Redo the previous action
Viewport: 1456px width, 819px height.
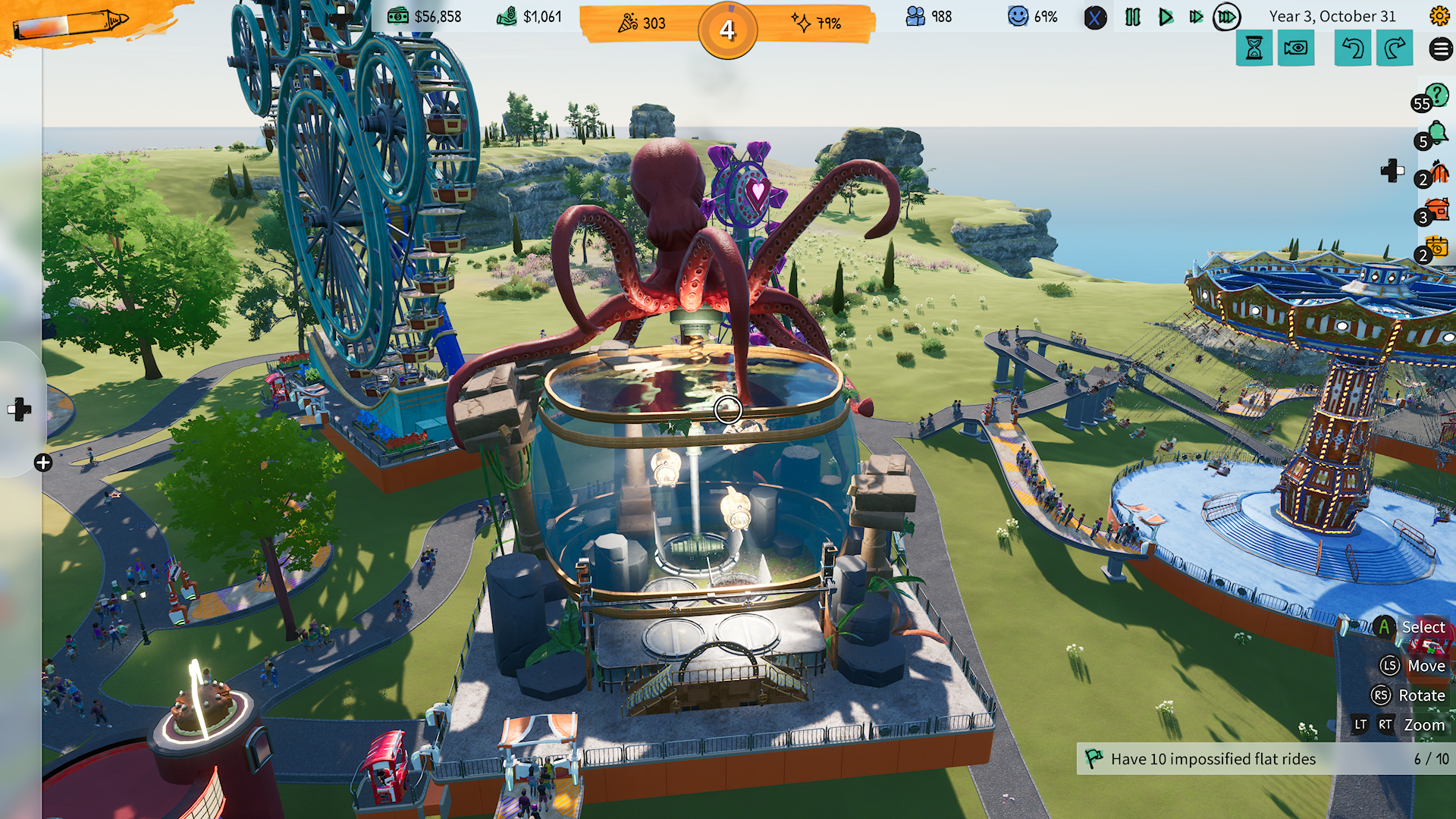pos(1395,49)
